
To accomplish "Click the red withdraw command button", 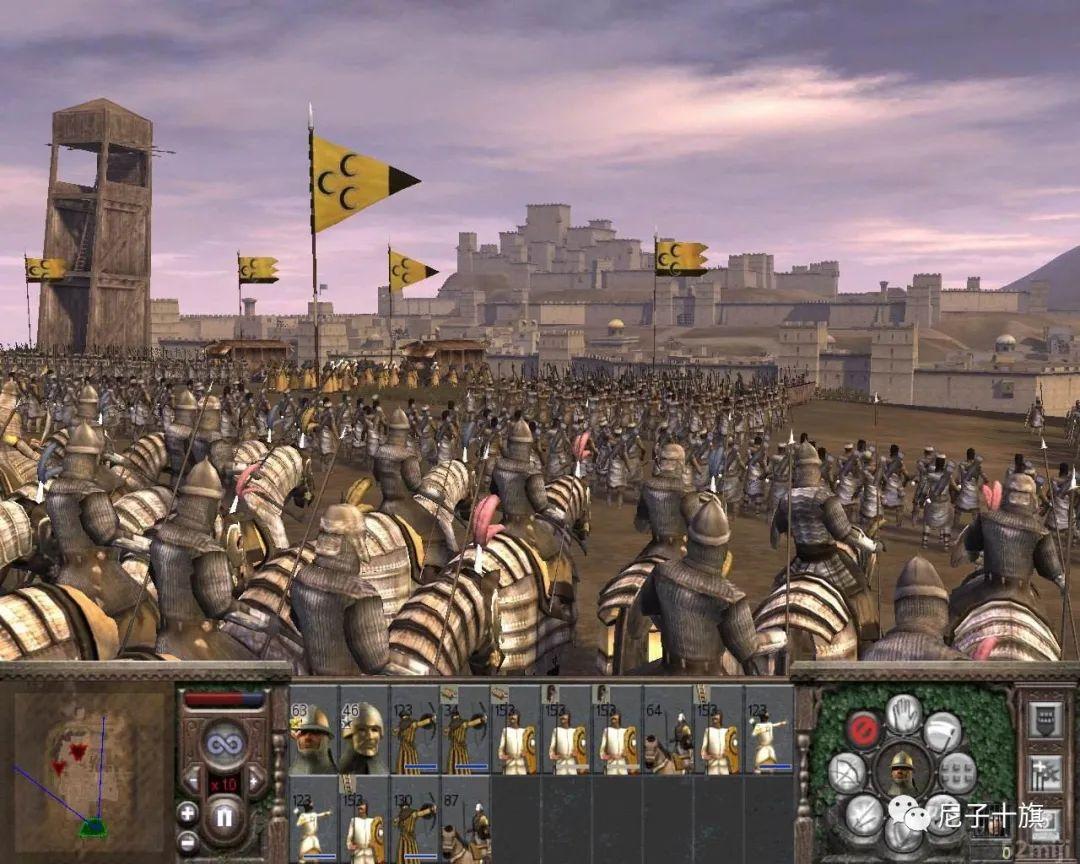I will pos(863,729).
